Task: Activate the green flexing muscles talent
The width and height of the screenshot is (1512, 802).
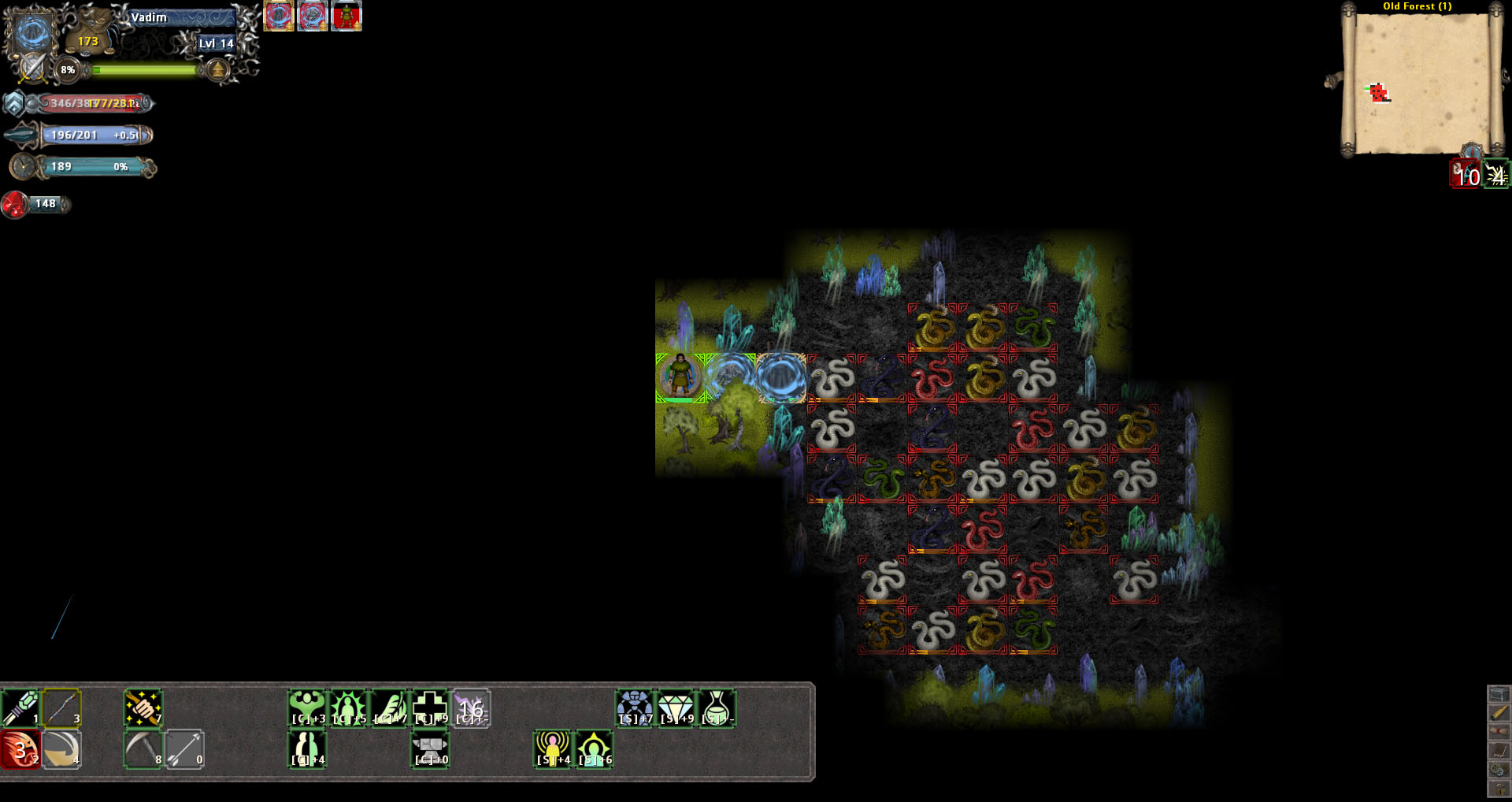Action: (x=307, y=707)
